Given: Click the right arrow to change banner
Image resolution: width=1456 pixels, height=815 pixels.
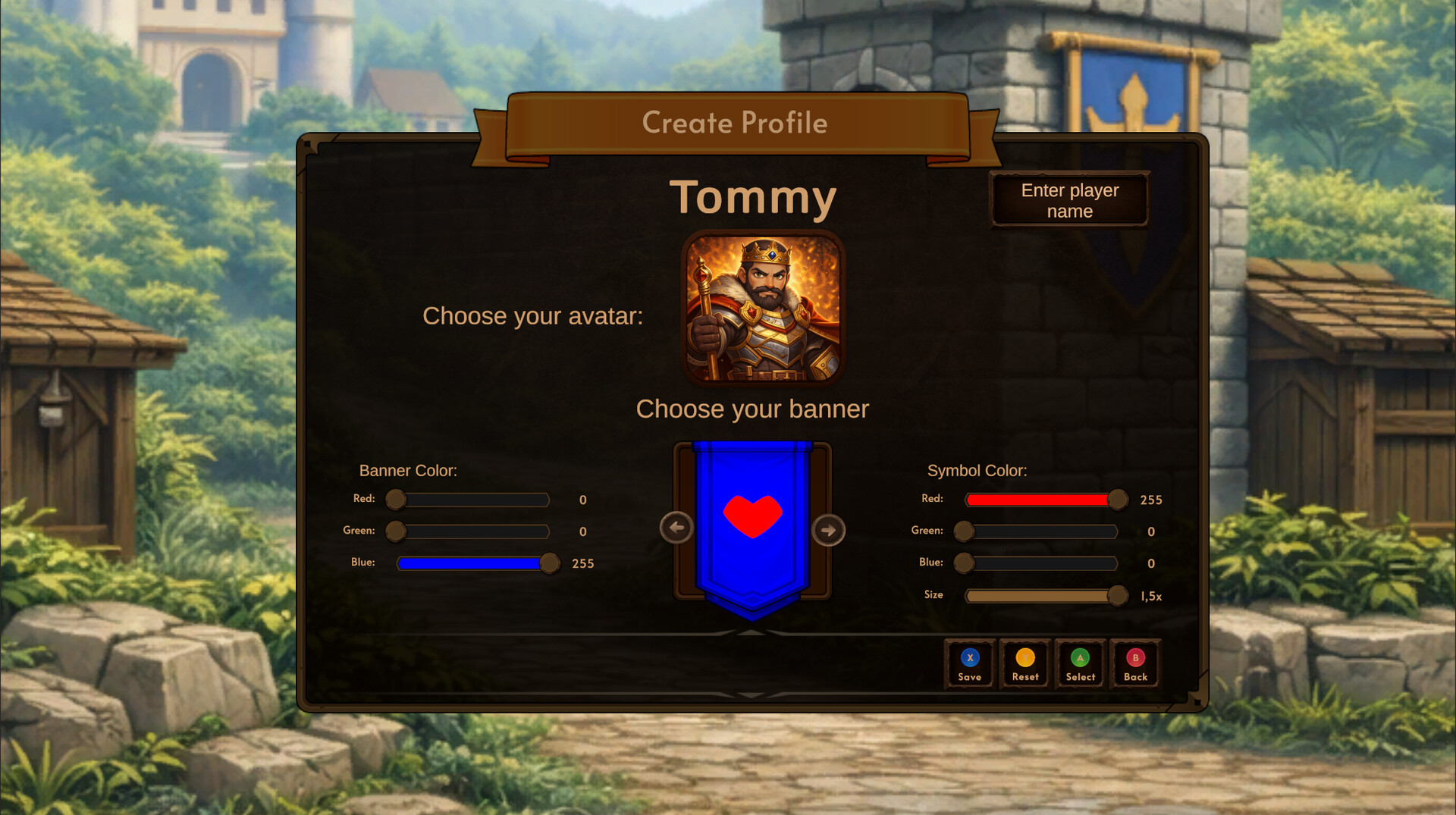Looking at the screenshot, I should tap(830, 529).
